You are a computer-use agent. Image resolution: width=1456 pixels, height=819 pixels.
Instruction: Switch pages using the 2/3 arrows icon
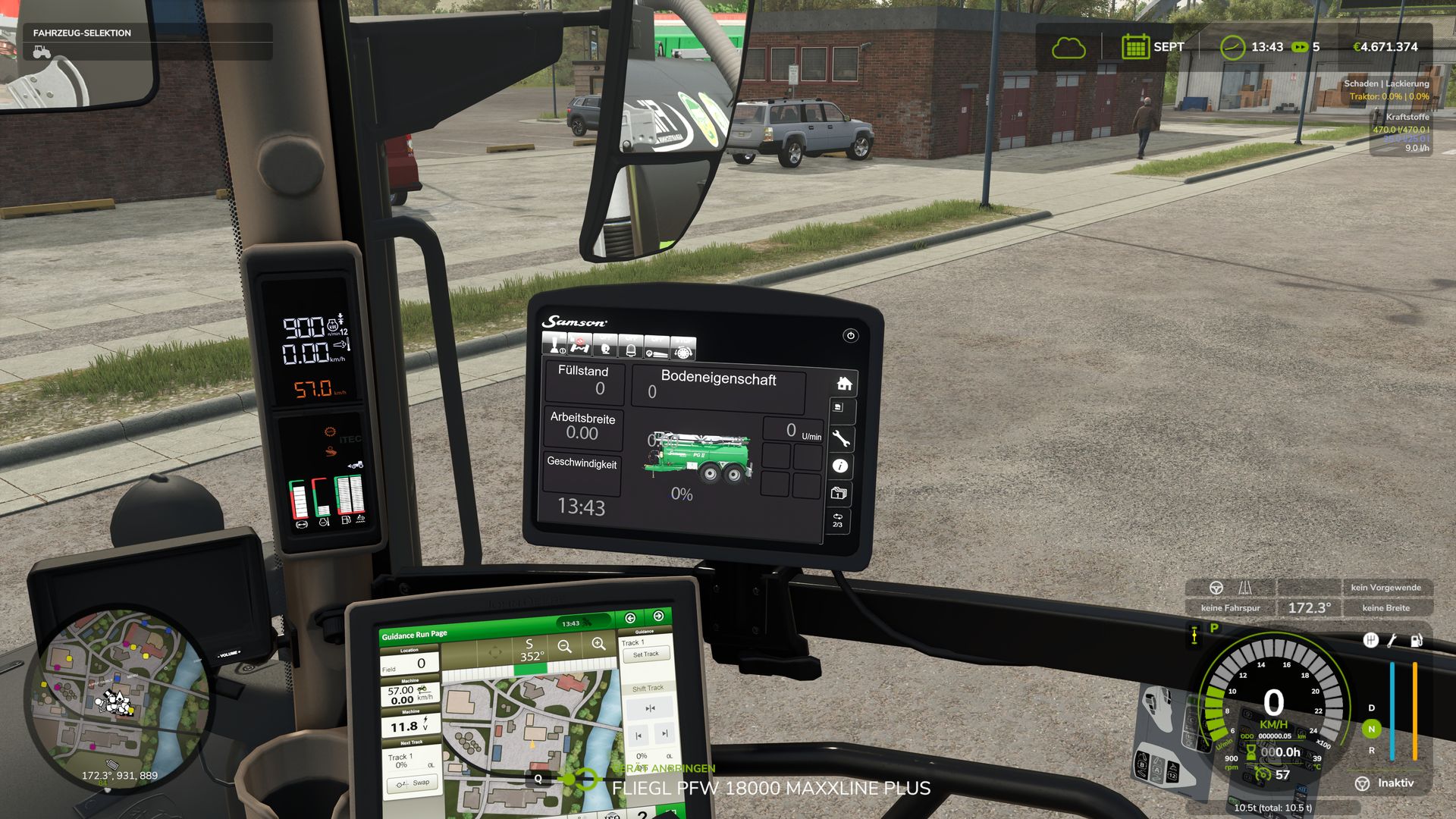[x=837, y=519]
